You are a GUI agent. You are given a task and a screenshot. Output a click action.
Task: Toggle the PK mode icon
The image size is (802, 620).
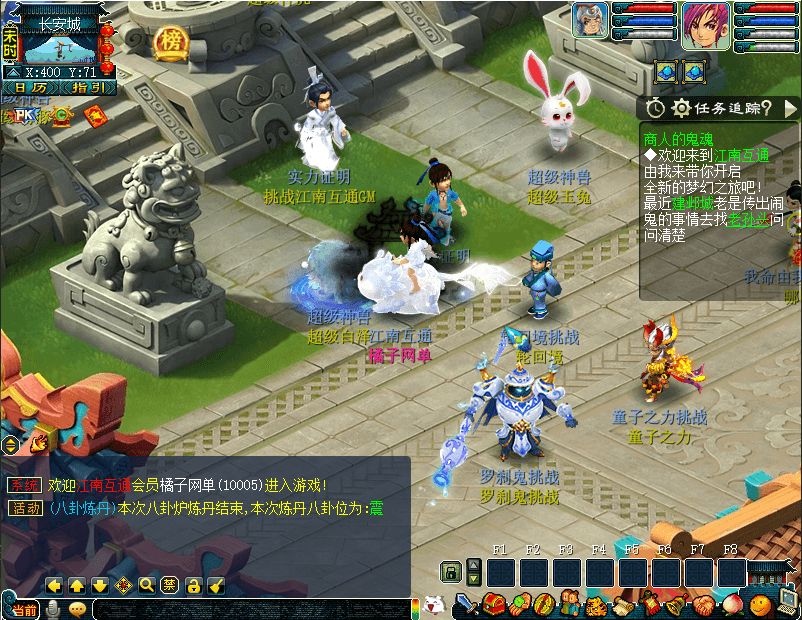pyautogui.click(x=24, y=116)
